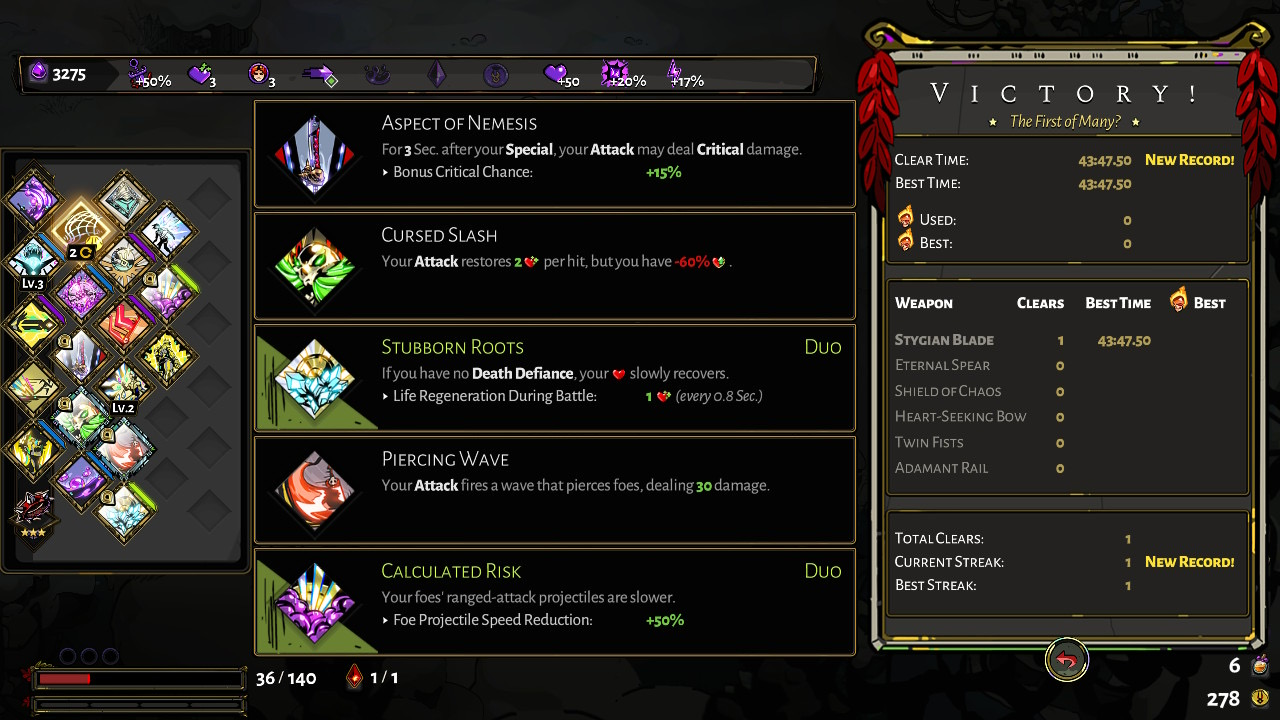Click the purple Darkness gem icon

tap(39, 73)
